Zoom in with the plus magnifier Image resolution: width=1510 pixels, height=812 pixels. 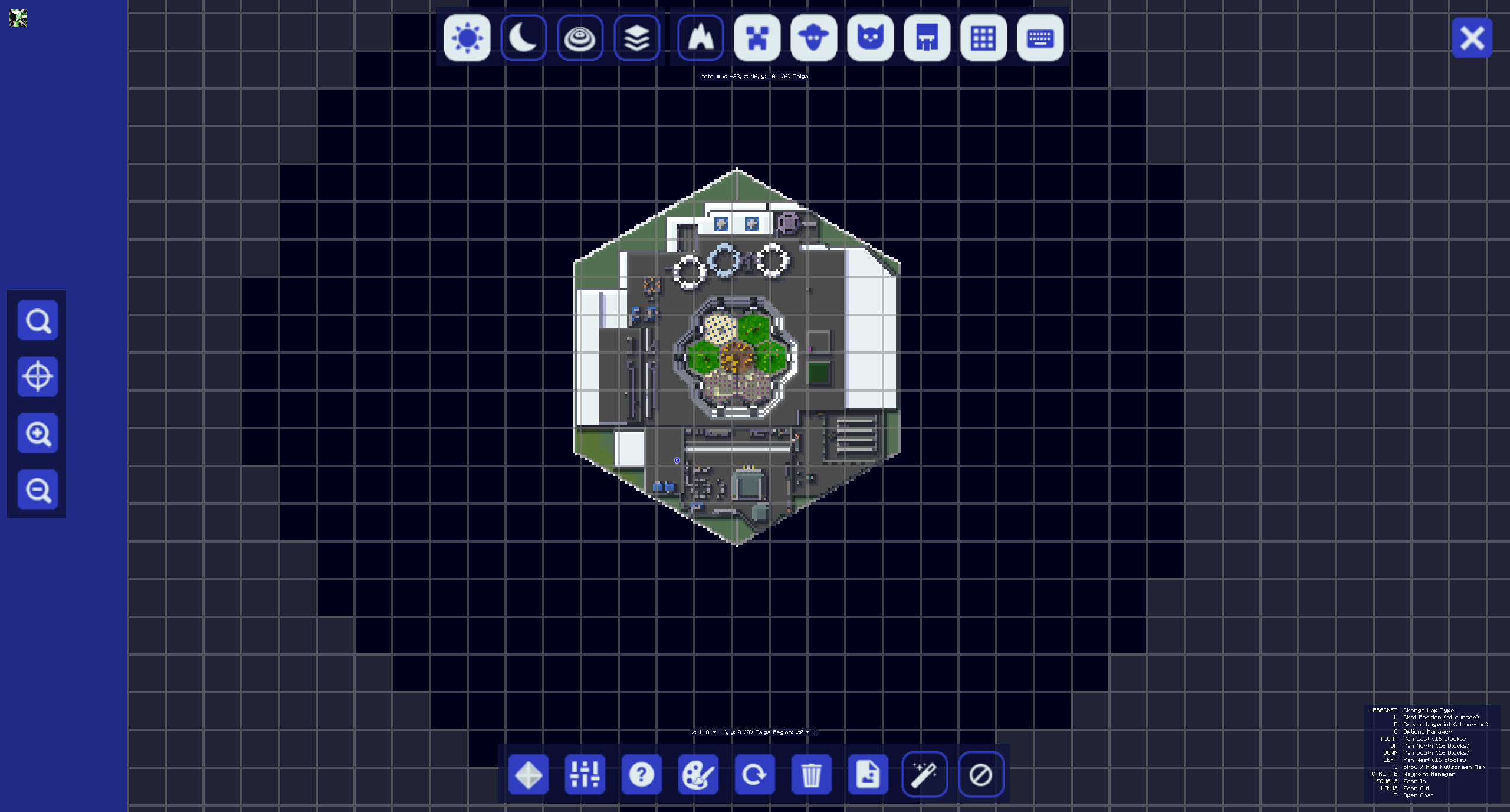[x=38, y=433]
